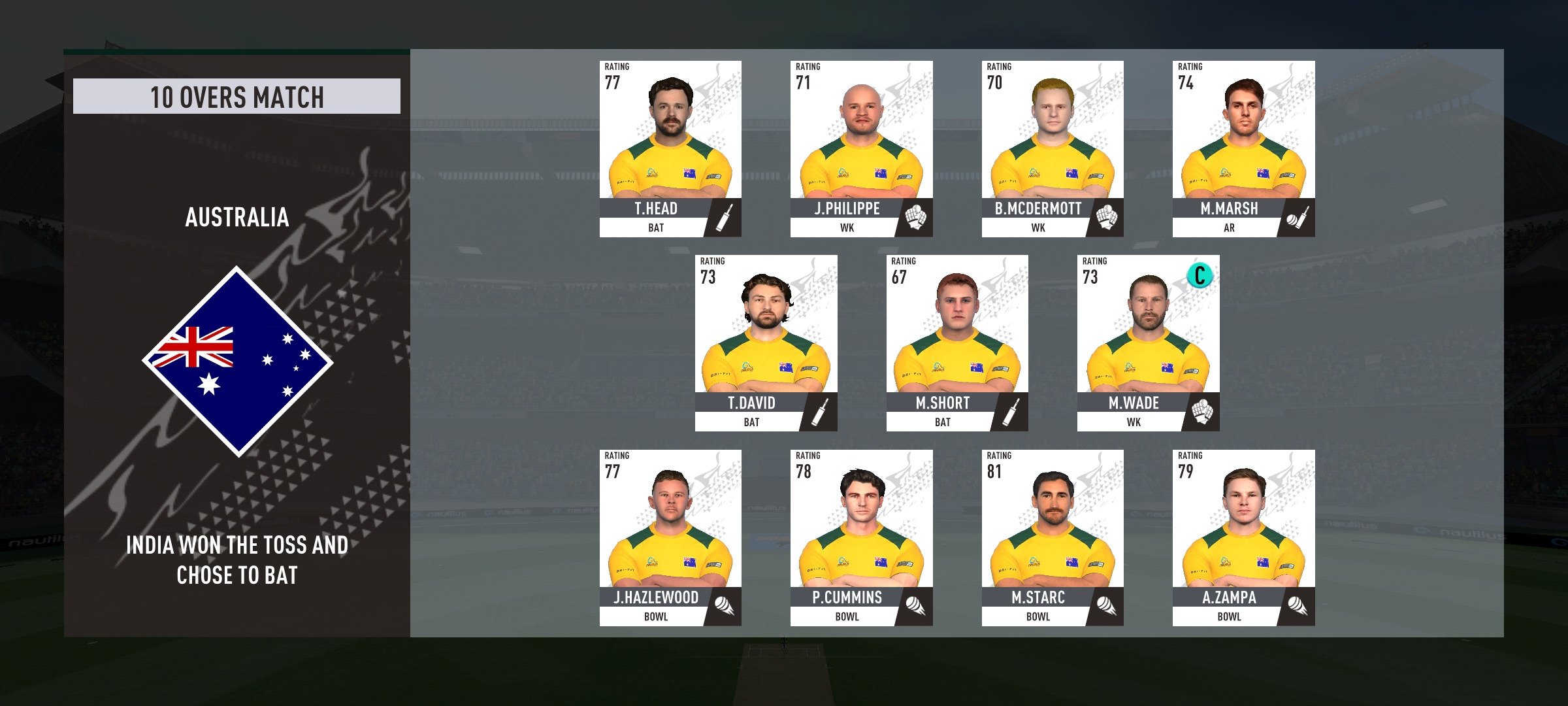
Task: Choose the M.Short player card
Action: (x=957, y=343)
